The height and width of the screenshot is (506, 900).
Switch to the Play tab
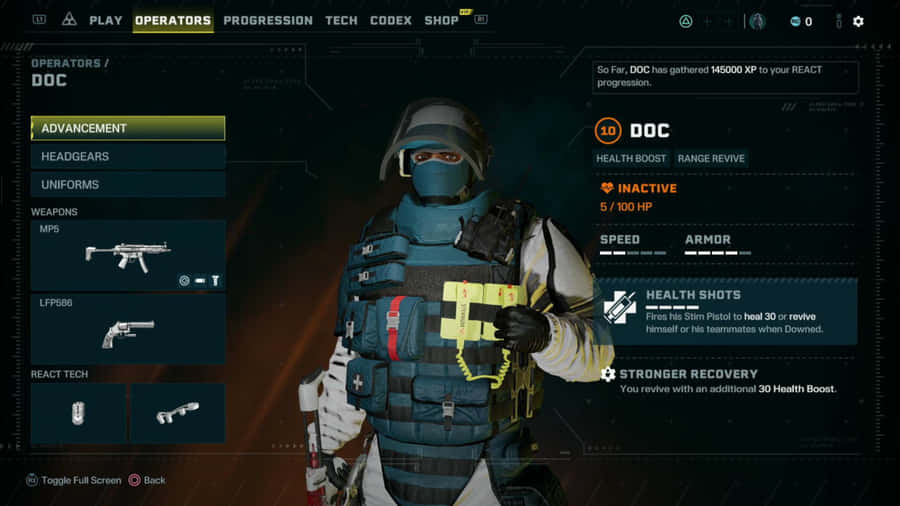point(105,20)
